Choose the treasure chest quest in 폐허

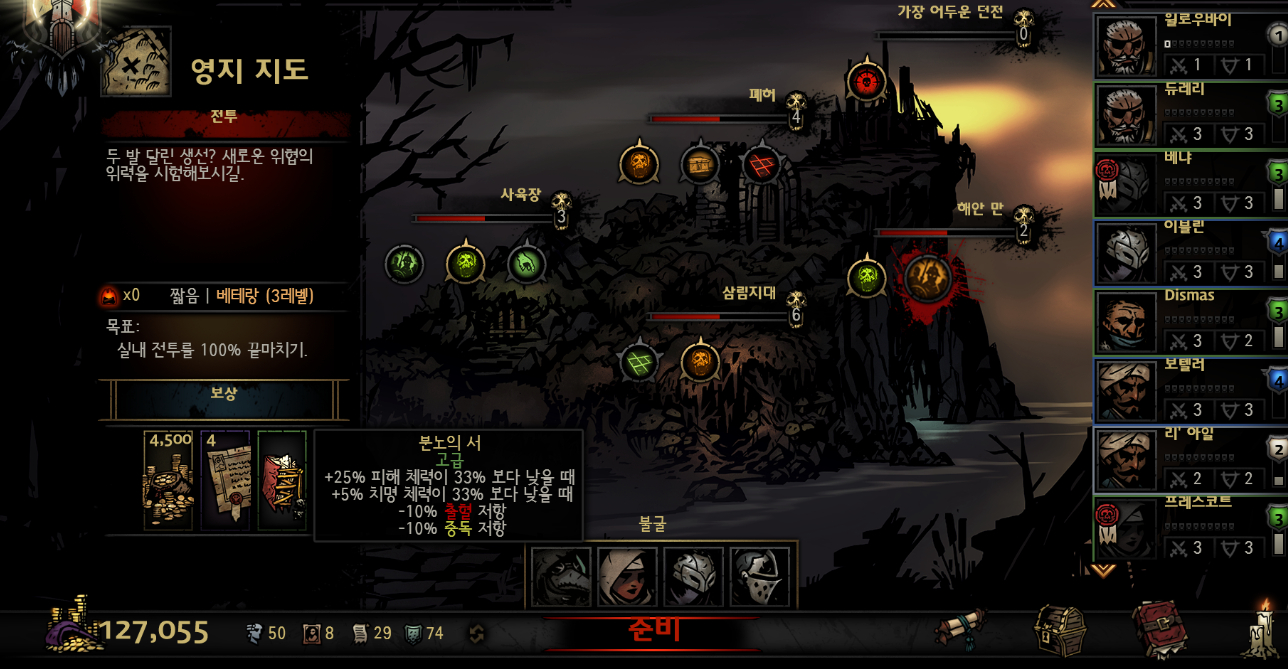coord(700,165)
